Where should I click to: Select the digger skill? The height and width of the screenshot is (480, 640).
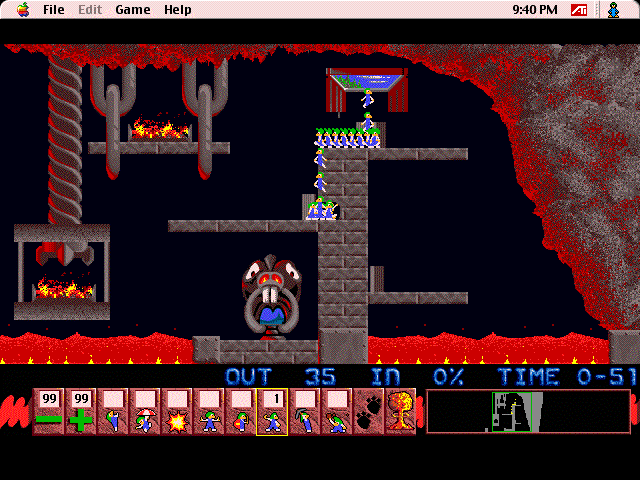coord(336,412)
